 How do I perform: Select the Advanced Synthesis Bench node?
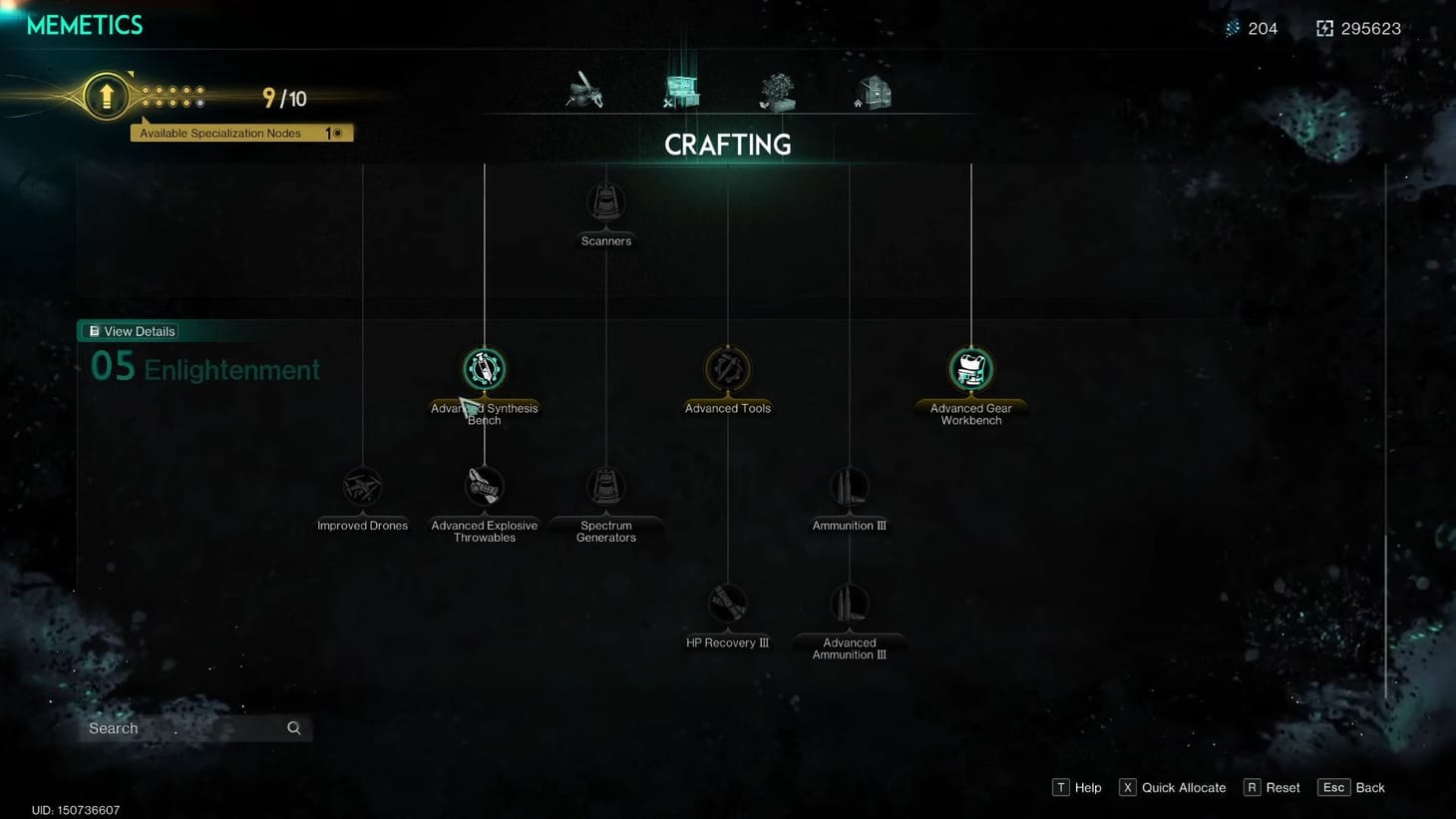coord(484,367)
